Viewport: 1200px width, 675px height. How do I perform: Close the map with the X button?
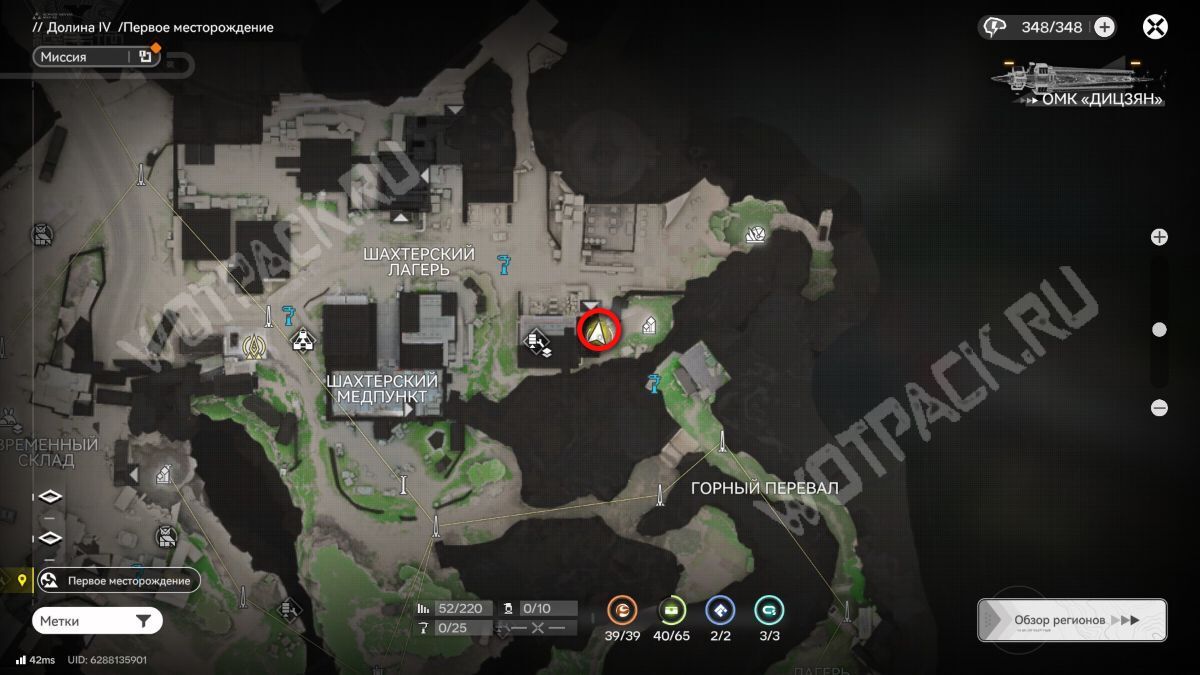1155,27
